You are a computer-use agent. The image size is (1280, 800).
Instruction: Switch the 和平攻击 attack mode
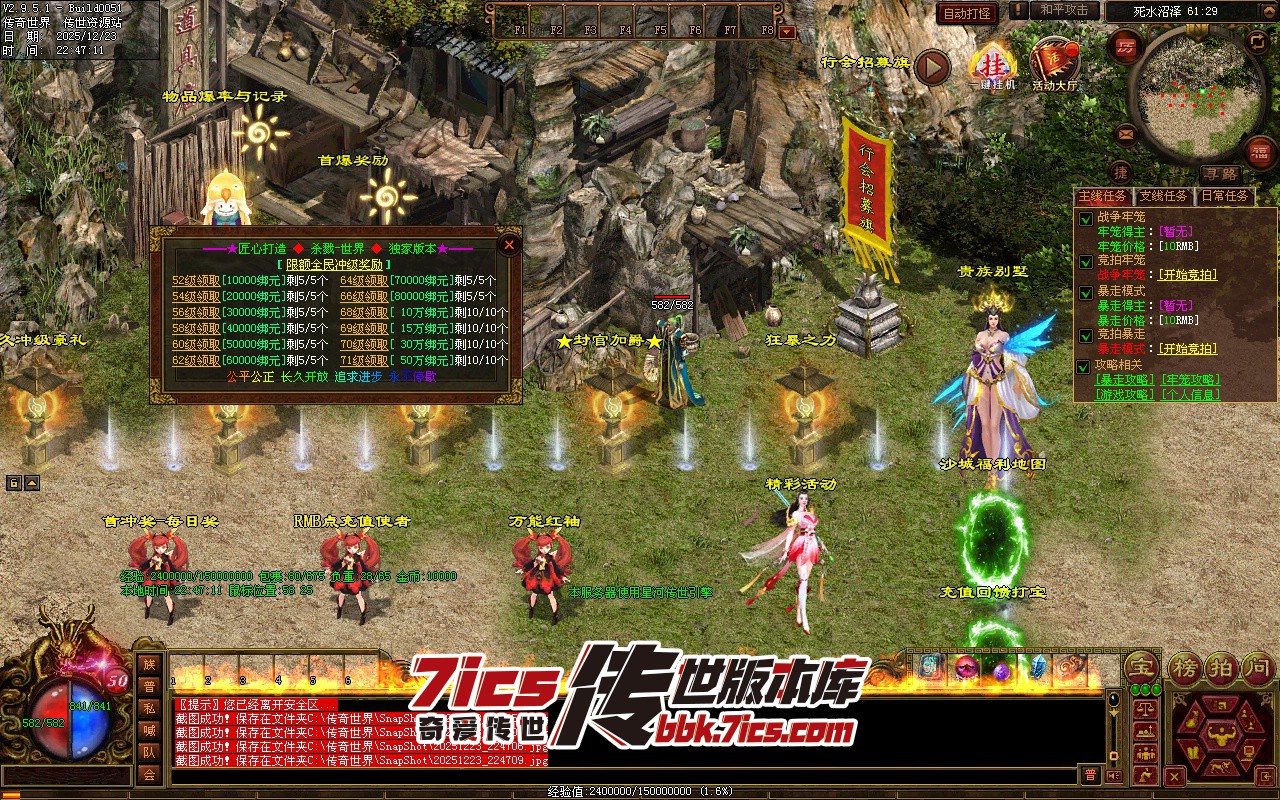click(x=1064, y=10)
